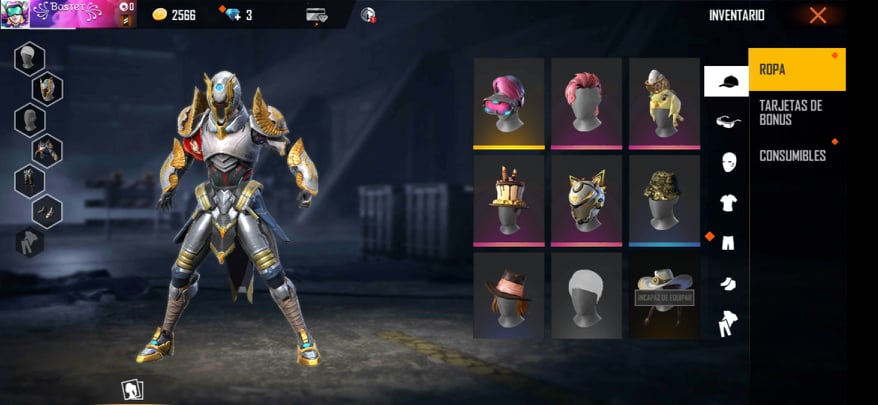Switch to the face mask category
The width and height of the screenshot is (878, 405).
(727, 161)
